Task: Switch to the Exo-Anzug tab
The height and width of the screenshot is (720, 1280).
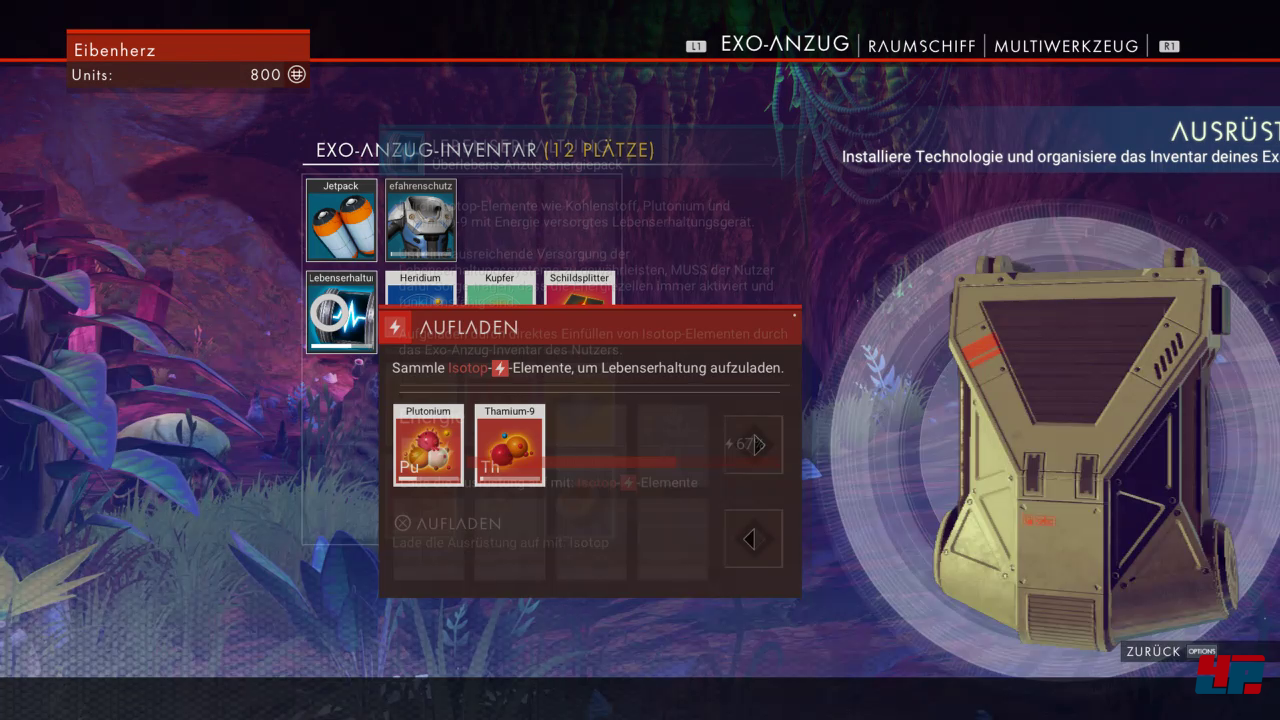Action: point(784,45)
